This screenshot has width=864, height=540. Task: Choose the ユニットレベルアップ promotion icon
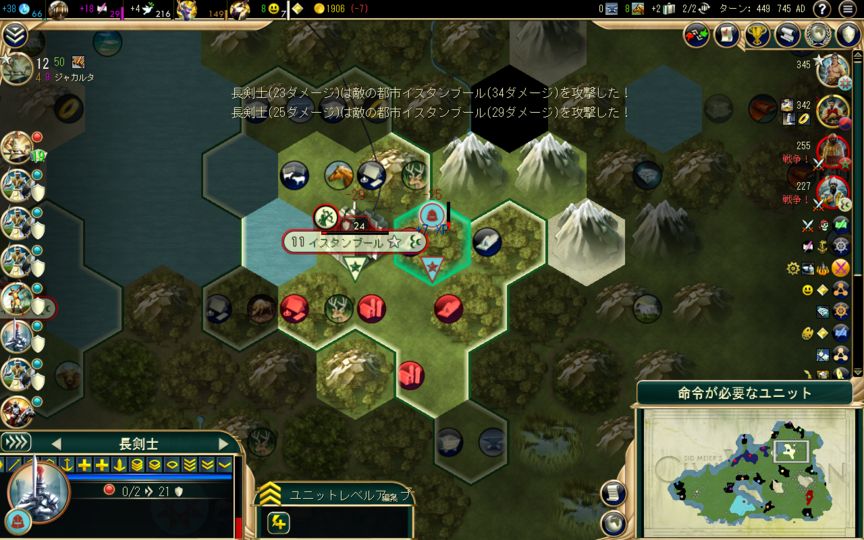(279, 521)
